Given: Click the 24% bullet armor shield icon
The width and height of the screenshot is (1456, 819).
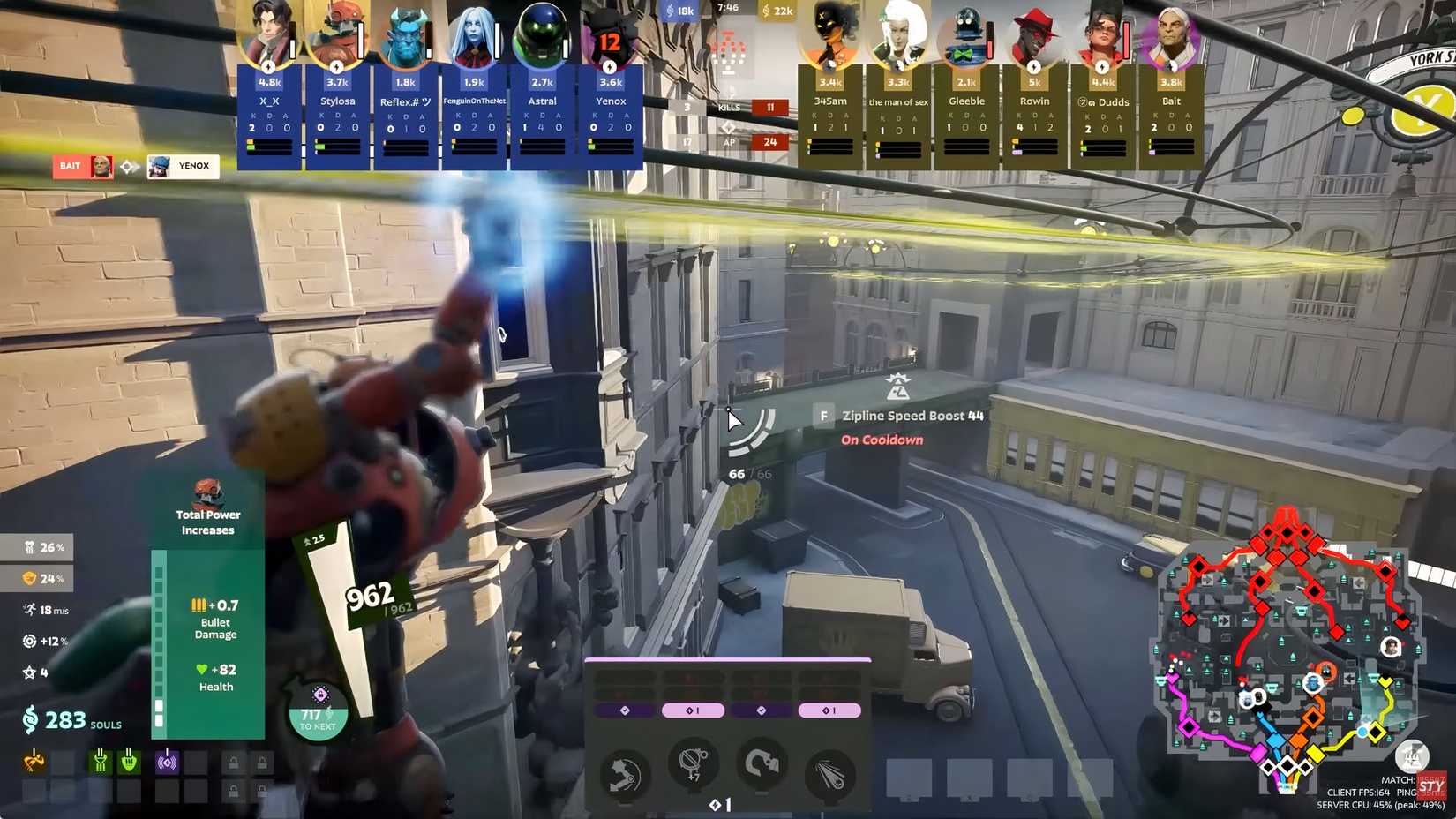Looking at the screenshot, I should pos(28,578).
